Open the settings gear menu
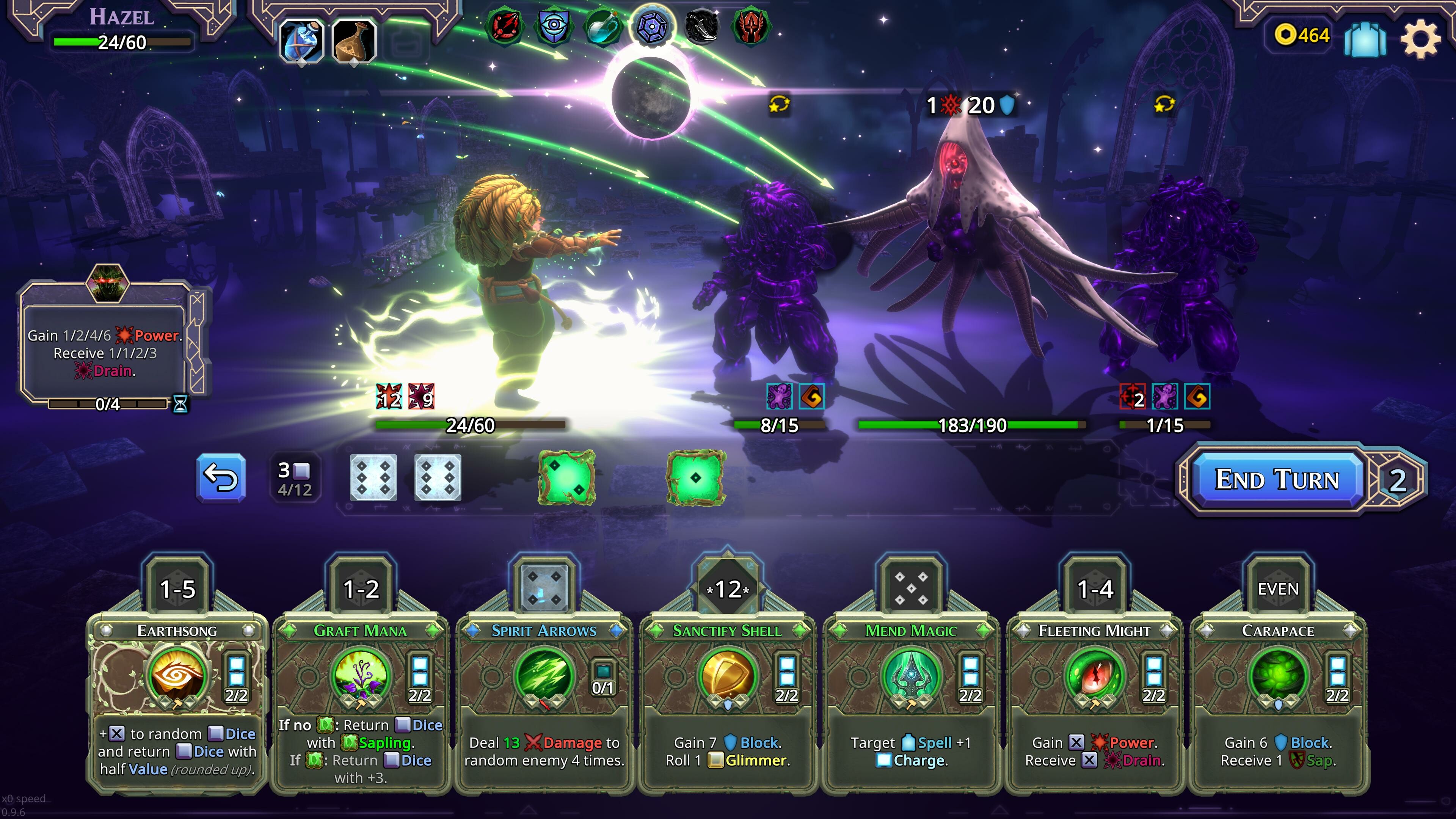Screen dimensions: 1456x819 [x=1420, y=38]
